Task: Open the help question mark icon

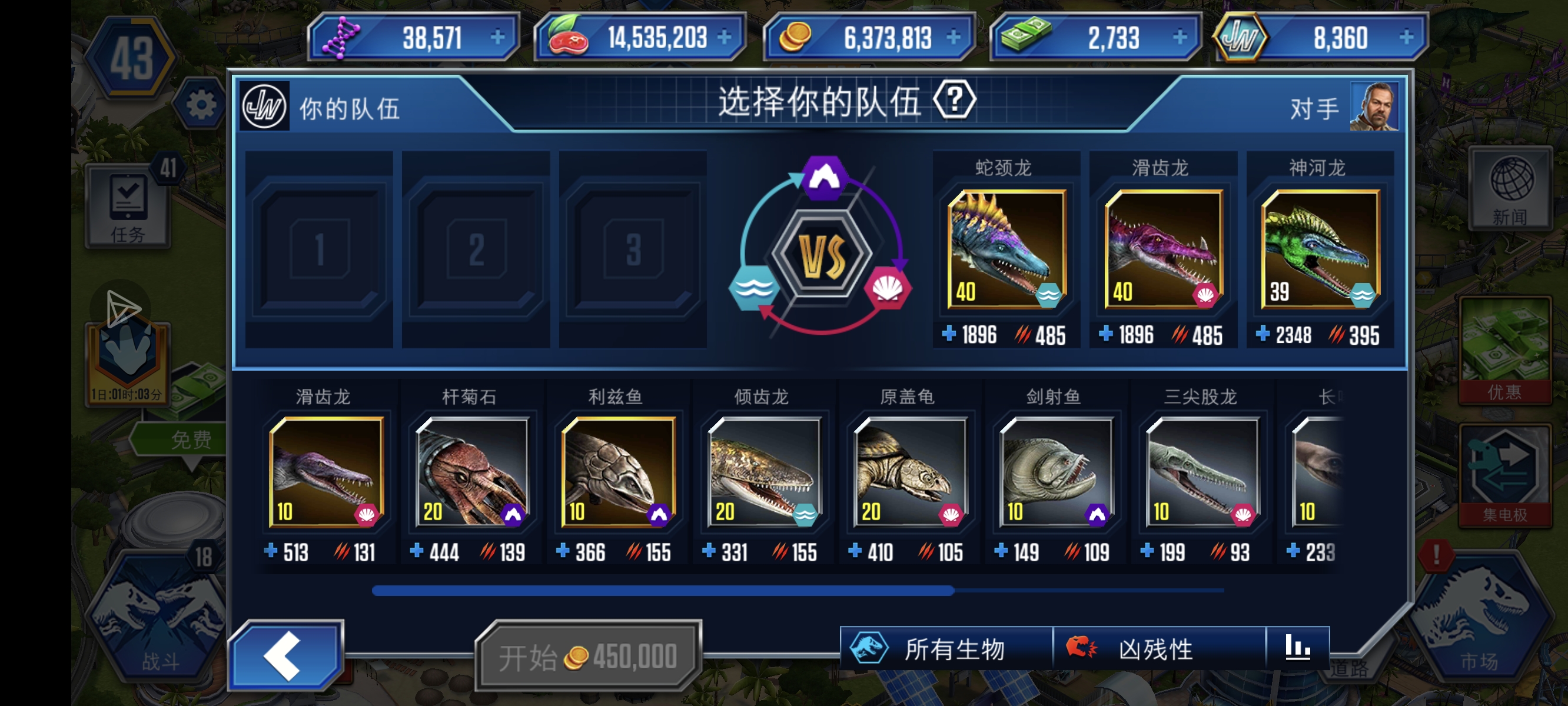Action: [x=954, y=100]
